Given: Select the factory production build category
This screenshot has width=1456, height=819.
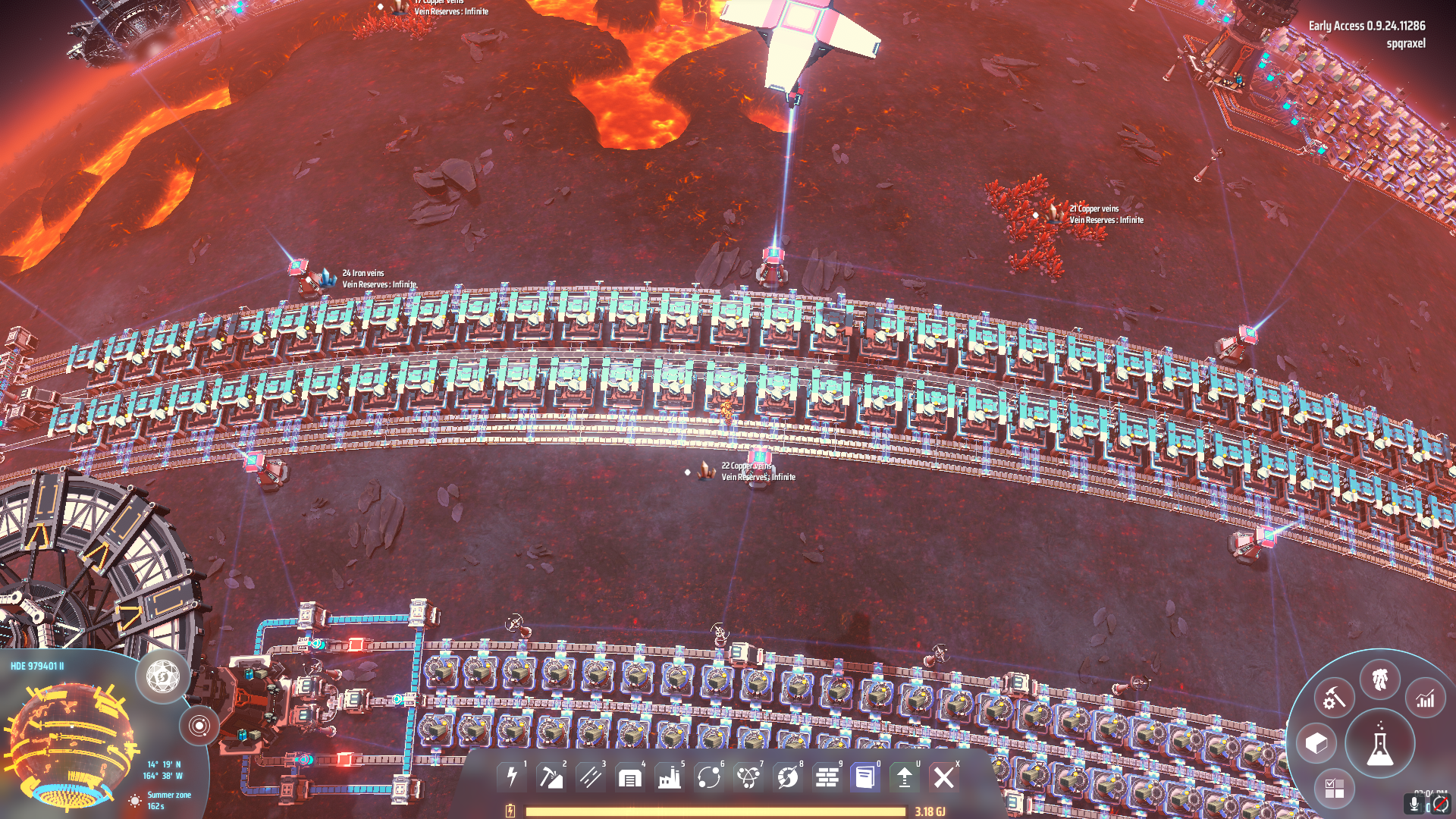Looking at the screenshot, I should [670, 777].
